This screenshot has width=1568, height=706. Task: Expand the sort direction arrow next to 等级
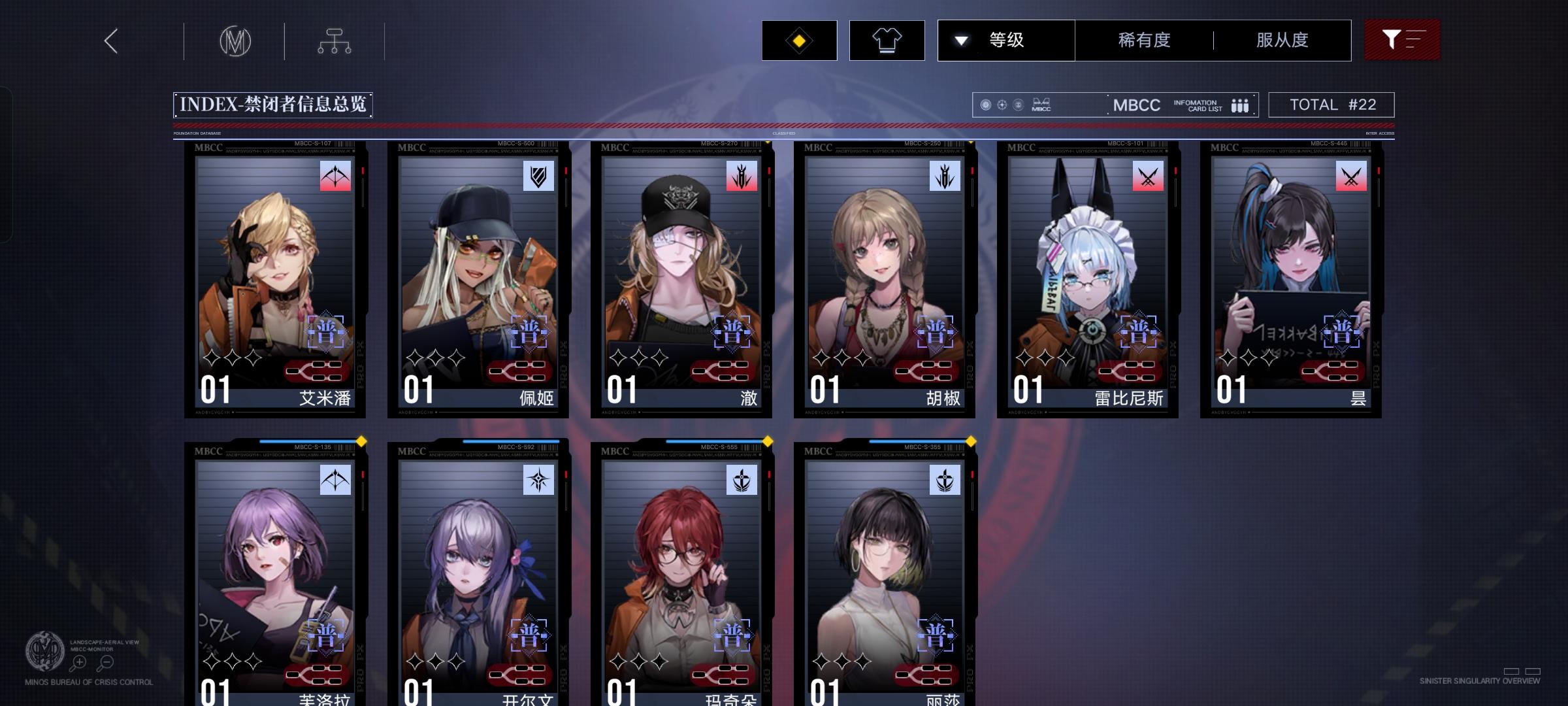[960, 40]
